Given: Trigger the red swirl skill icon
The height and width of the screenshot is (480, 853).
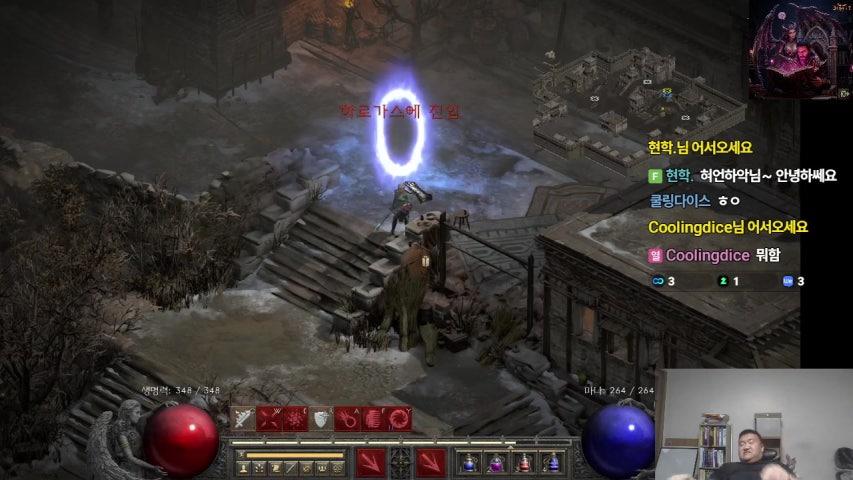Looking at the screenshot, I should (398, 419).
